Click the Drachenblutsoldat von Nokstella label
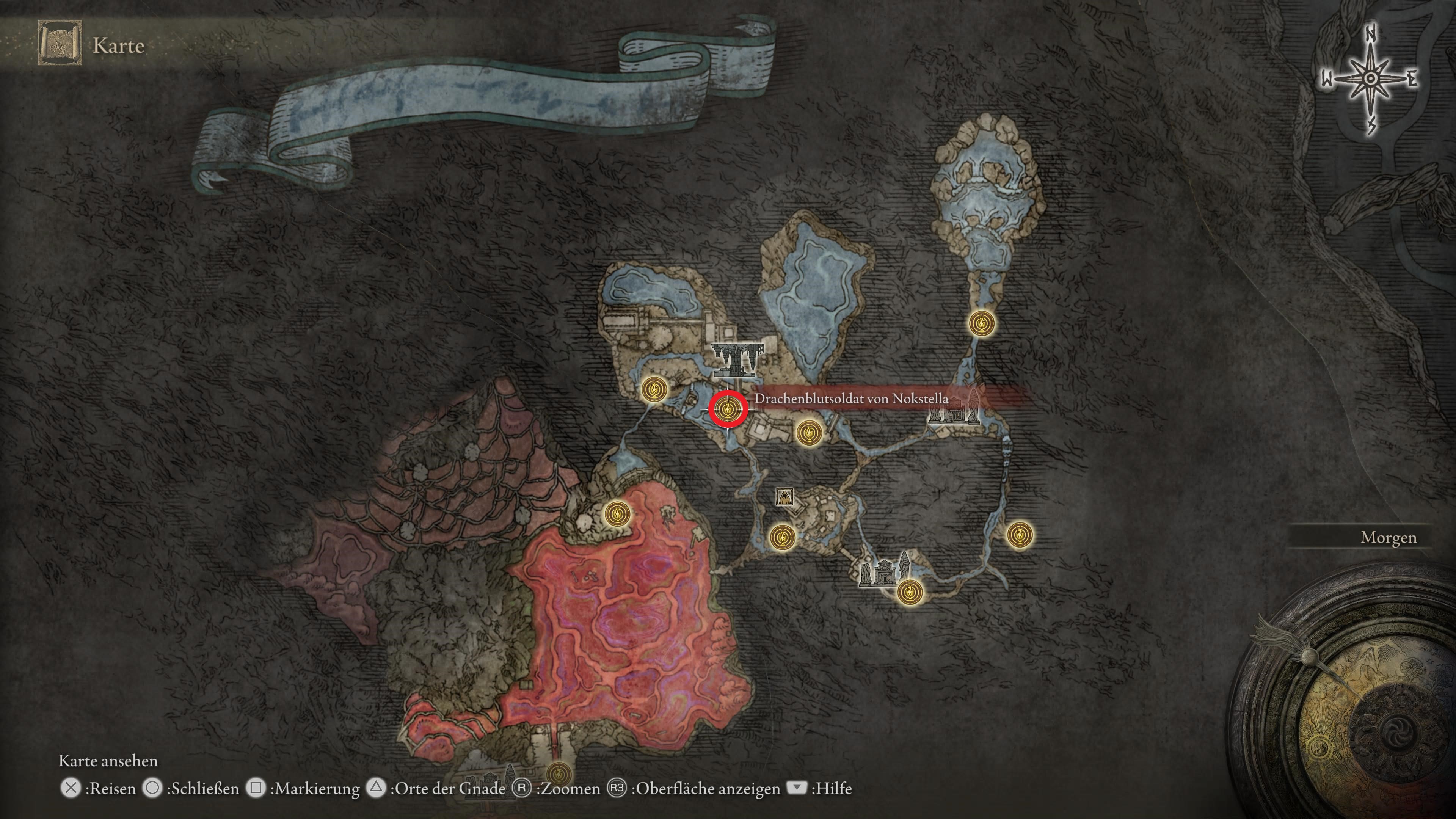The width and height of the screenshot is (1456, 819). pyautogui.click(x=850, y=399)
